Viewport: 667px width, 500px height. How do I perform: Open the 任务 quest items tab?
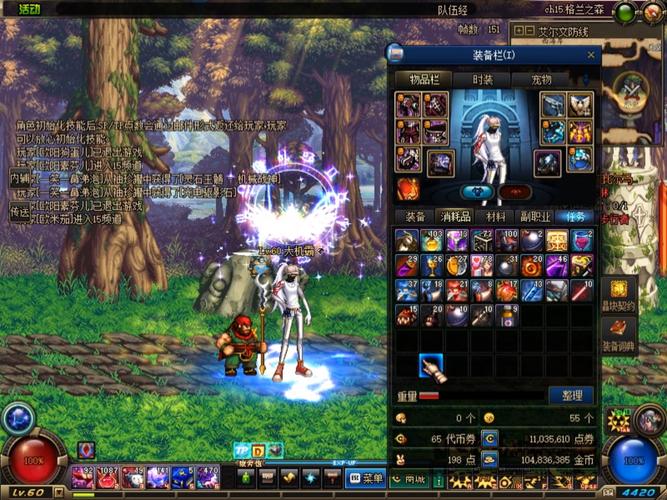tap(574, 216)
